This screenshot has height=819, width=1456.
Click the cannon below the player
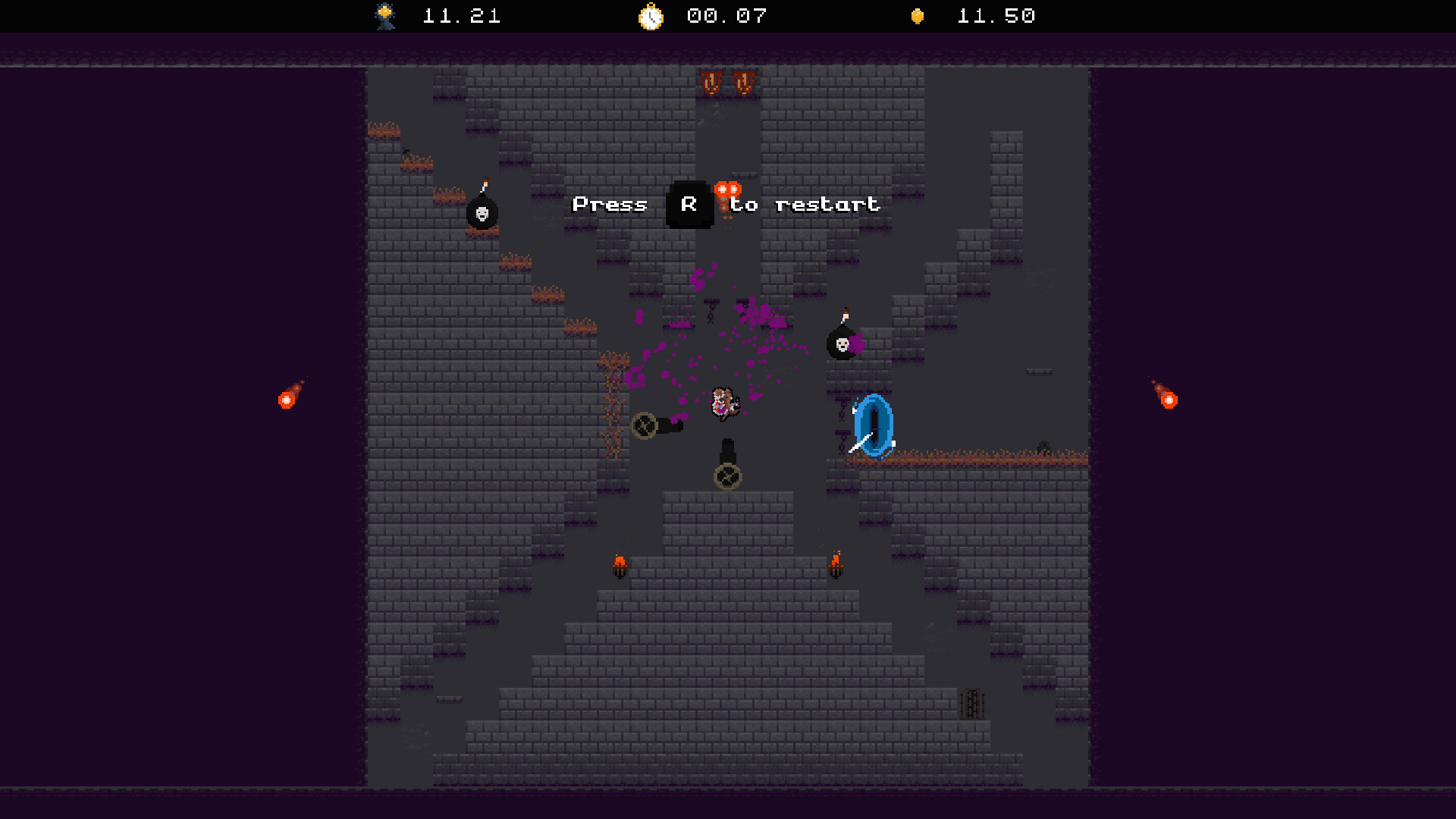[x=726, y=475]
